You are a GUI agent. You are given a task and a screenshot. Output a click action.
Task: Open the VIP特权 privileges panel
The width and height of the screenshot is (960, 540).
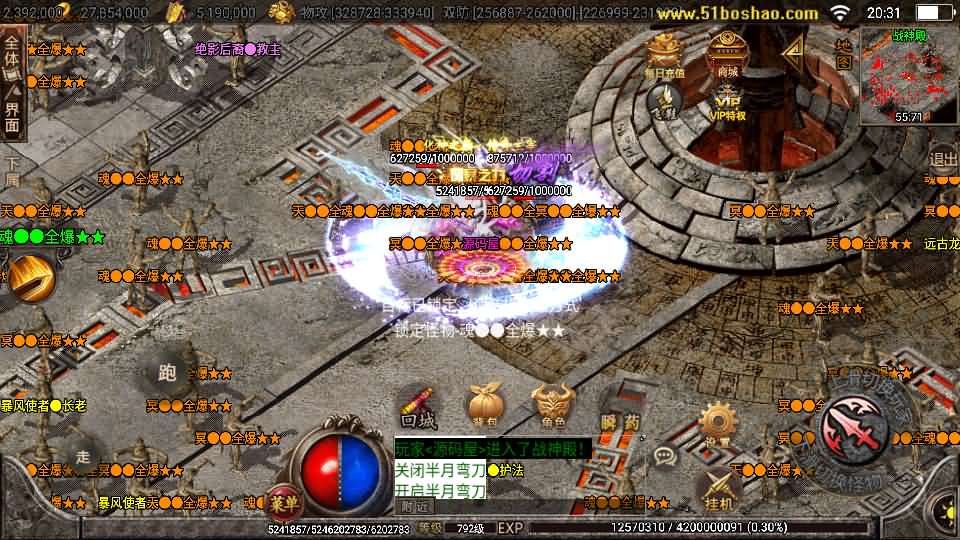pos(727,101)
